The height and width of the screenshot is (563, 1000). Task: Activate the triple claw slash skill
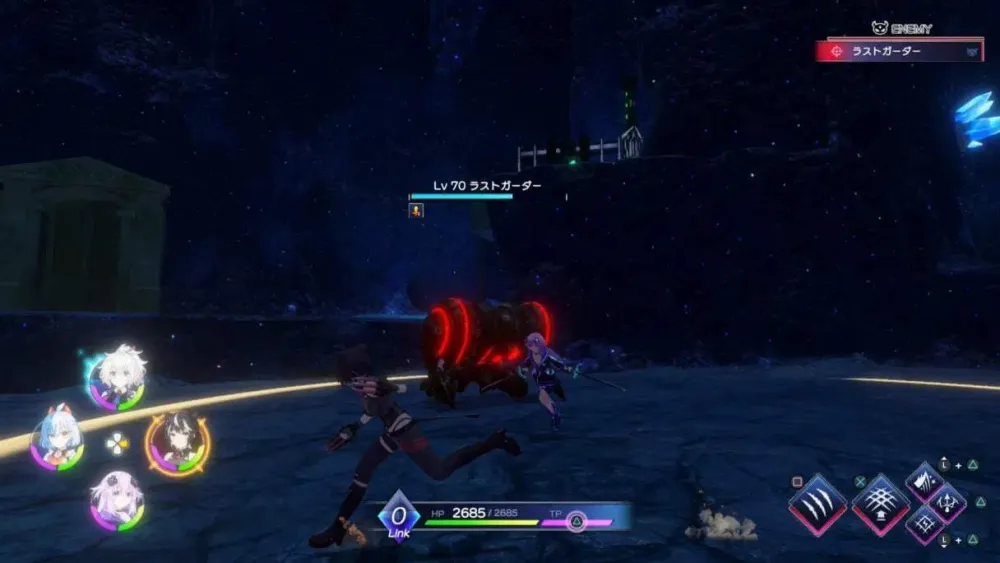pos(819,504)
